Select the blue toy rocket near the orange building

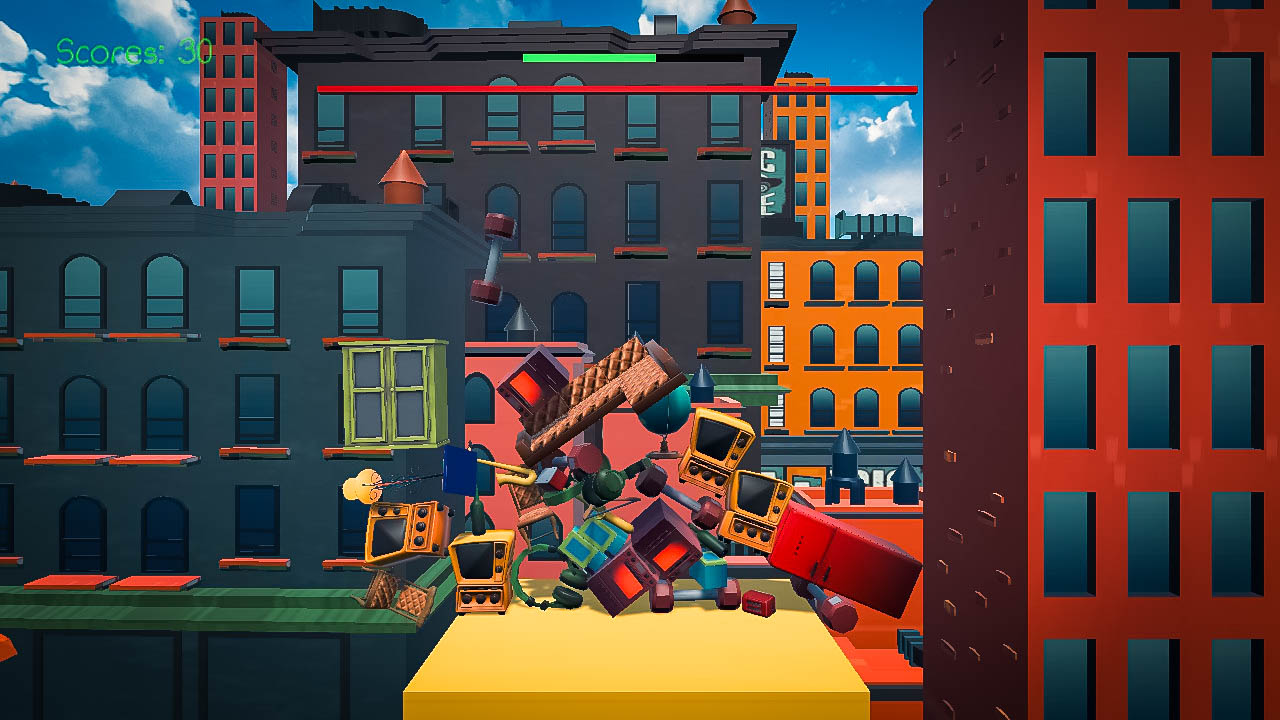click(843, 475)
